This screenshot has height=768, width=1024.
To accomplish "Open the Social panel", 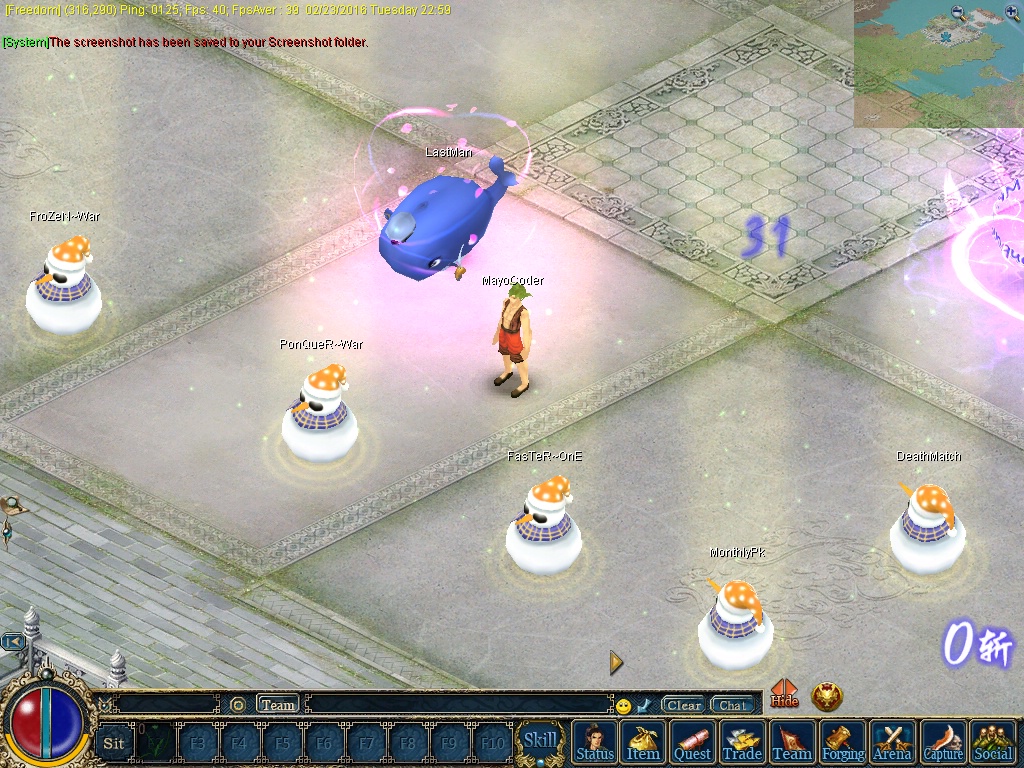I will [x=992, y=742].
